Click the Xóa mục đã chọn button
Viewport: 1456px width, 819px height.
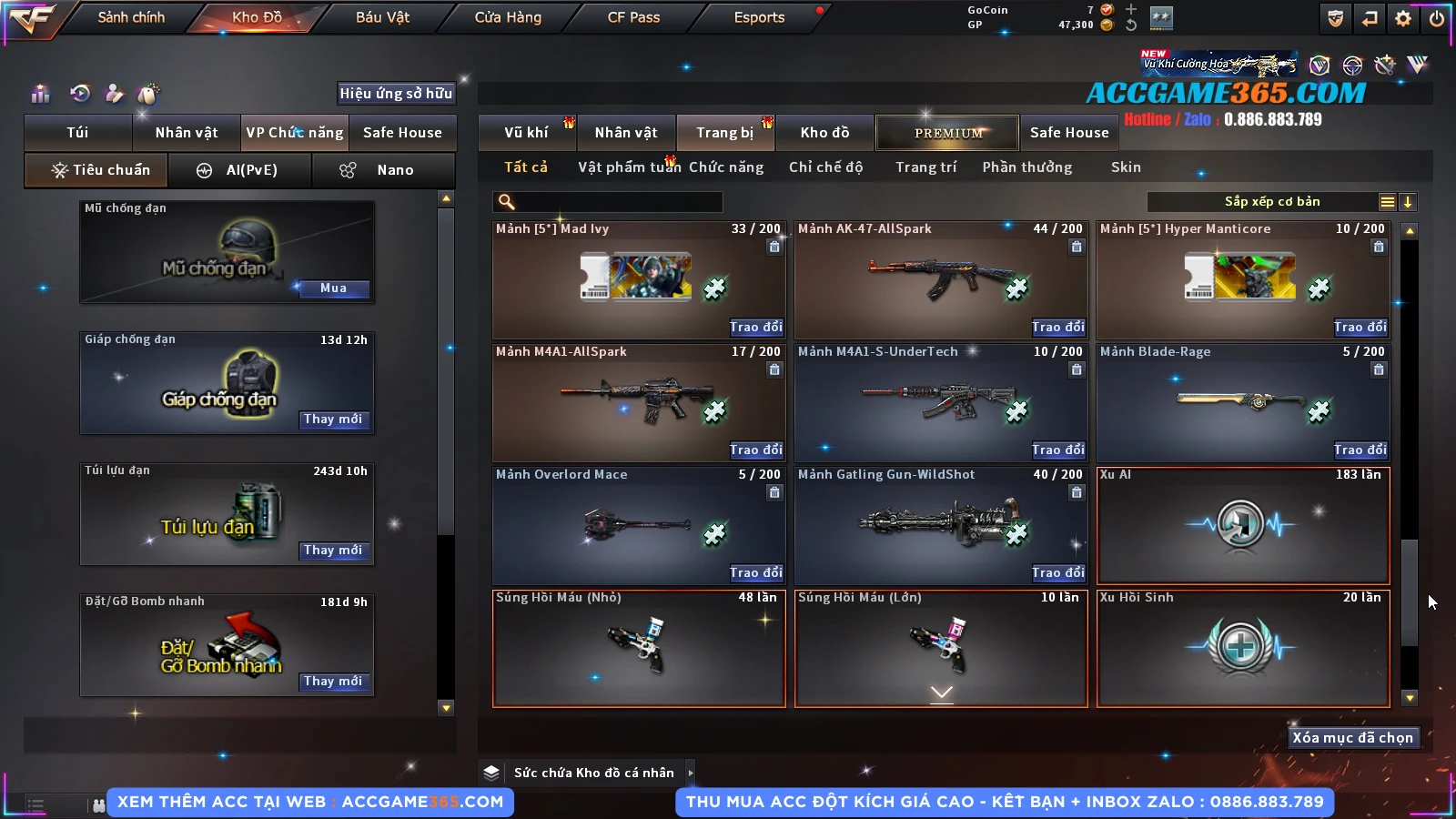[1352, 738]
